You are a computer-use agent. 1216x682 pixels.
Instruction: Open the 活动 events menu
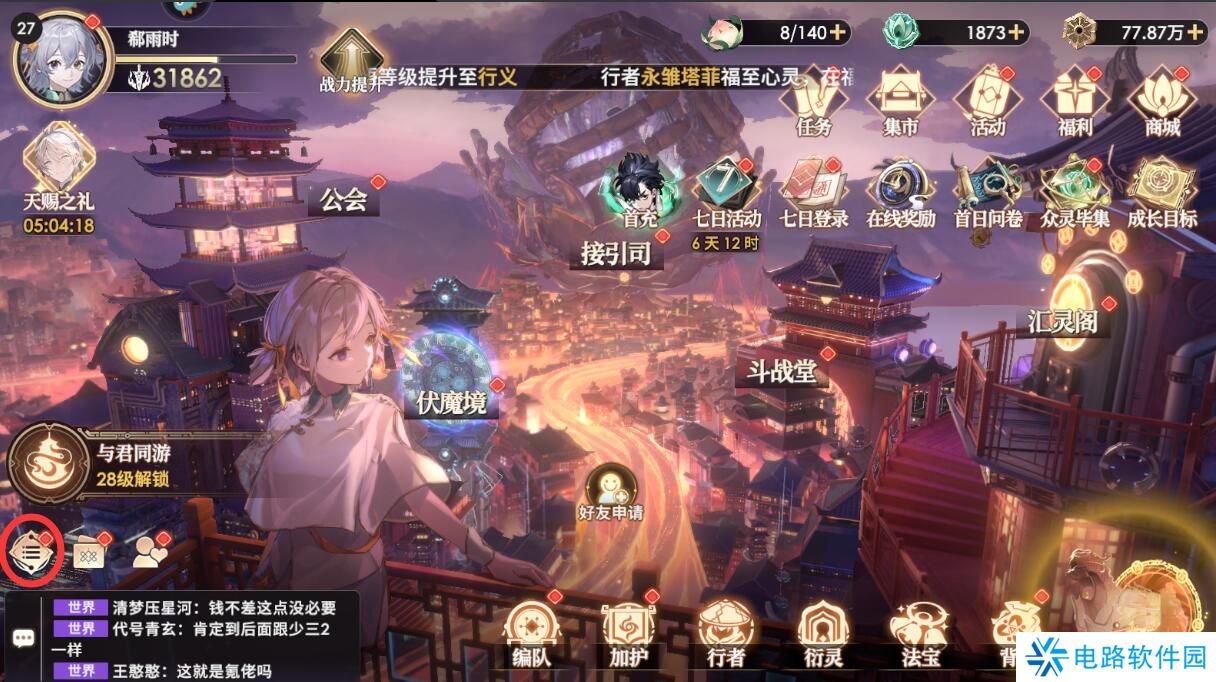coord(987,101)
